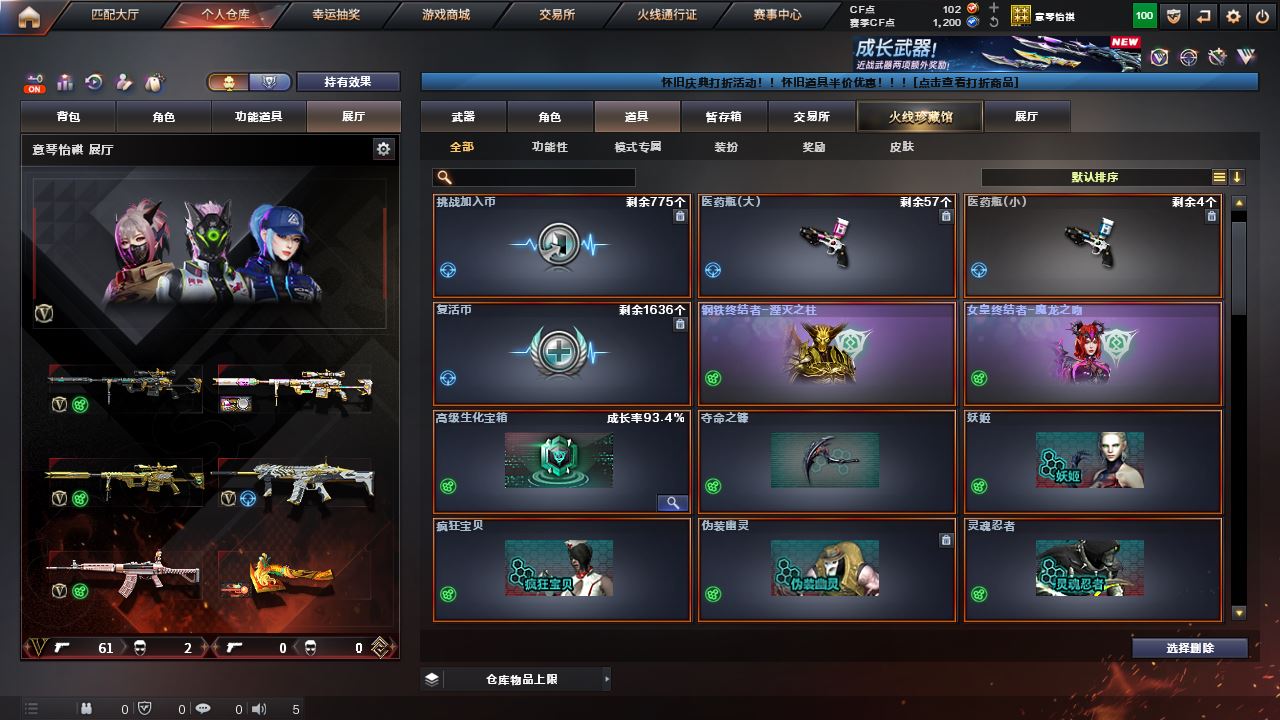
Task: Open the 游戏商城 game store
Action: pyautogui.click(x=445, y=15)
